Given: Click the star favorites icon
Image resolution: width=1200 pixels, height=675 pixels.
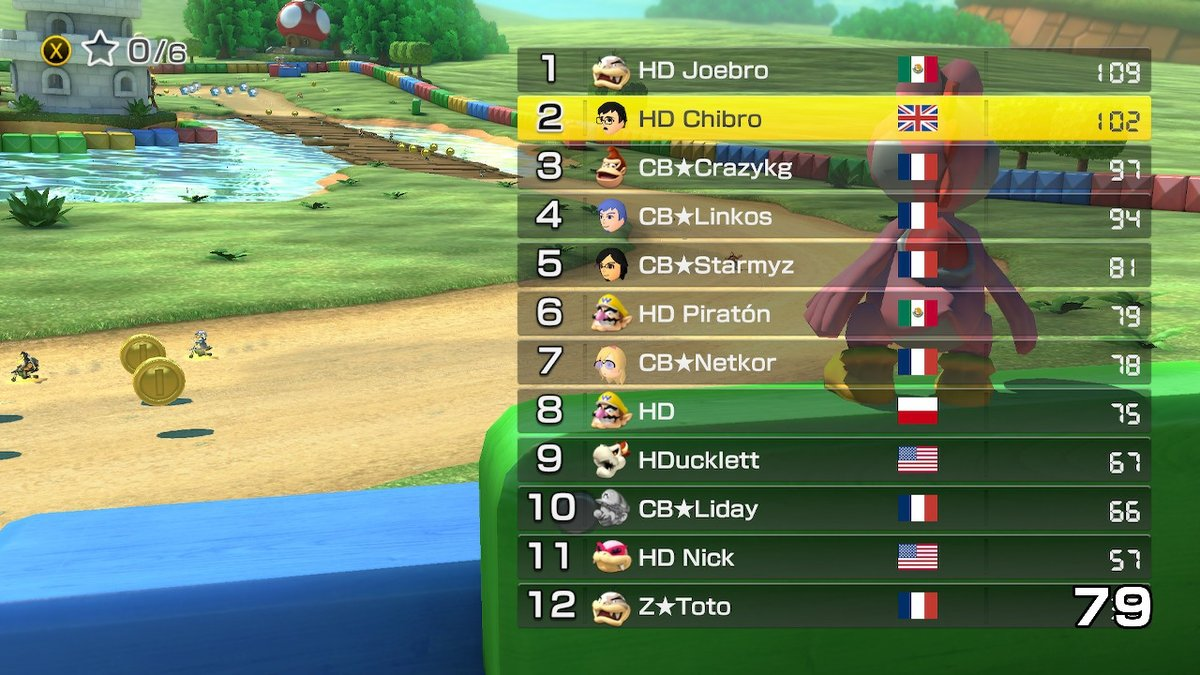Looking at the screenshot, I should 100,49.
